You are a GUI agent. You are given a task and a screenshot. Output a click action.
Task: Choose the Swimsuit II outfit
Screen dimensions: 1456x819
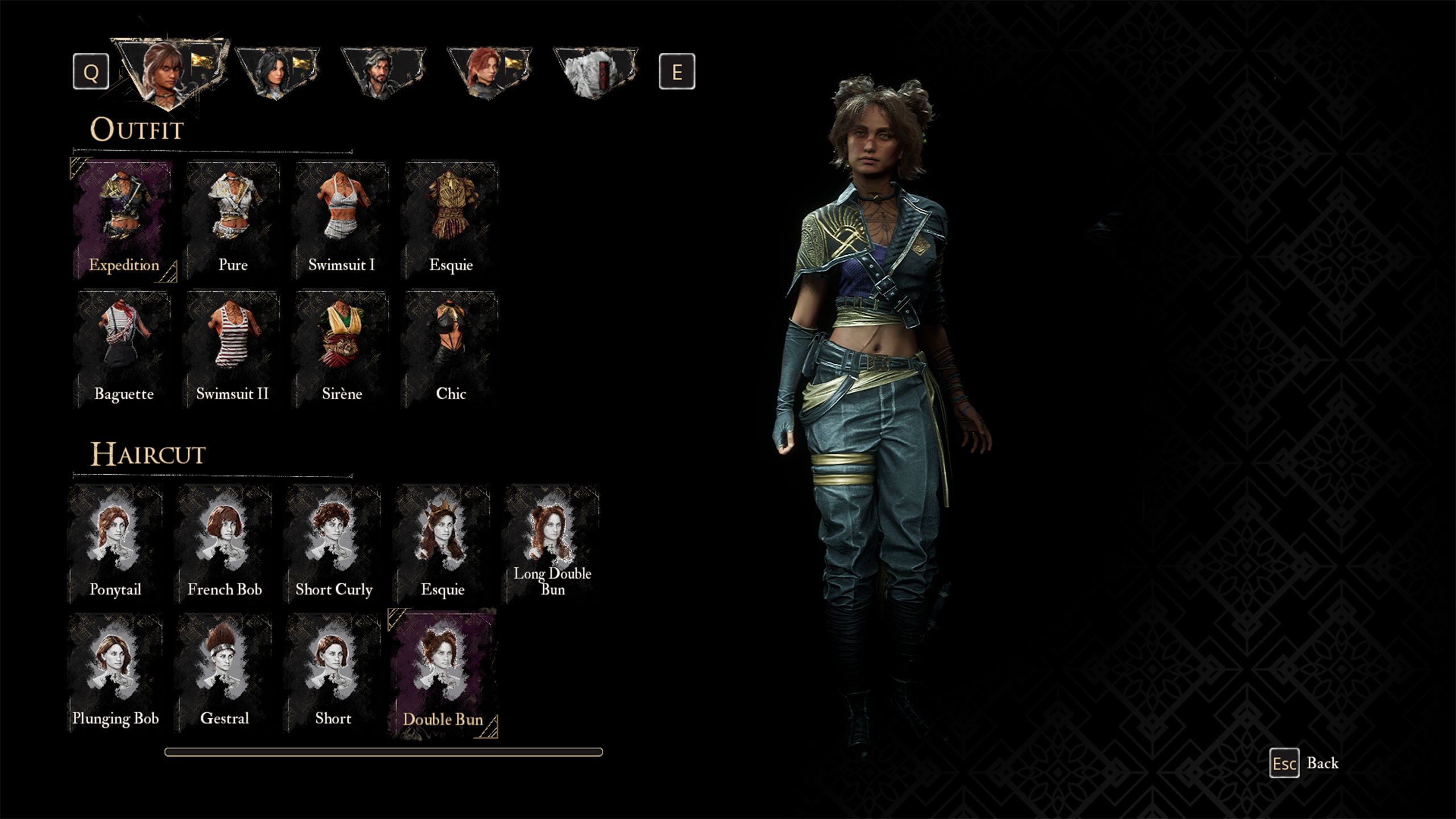click(x=233, y=349)
